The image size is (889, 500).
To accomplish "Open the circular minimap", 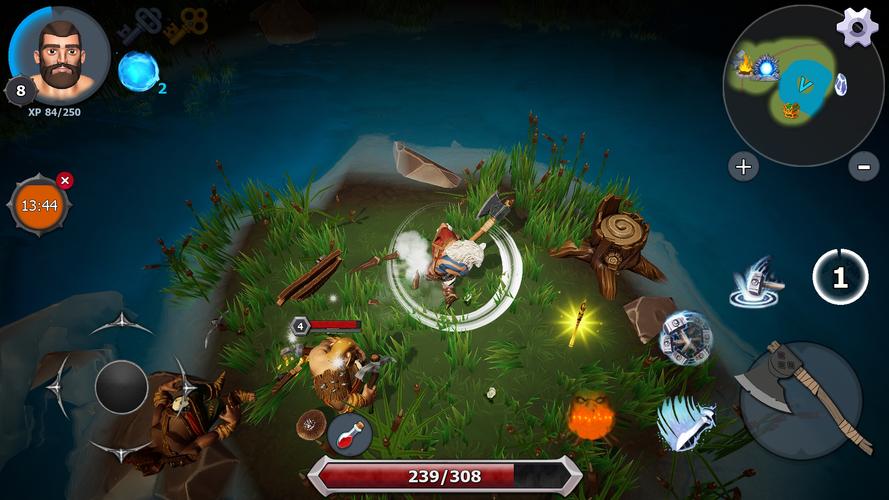I will (x=789, y=85).
